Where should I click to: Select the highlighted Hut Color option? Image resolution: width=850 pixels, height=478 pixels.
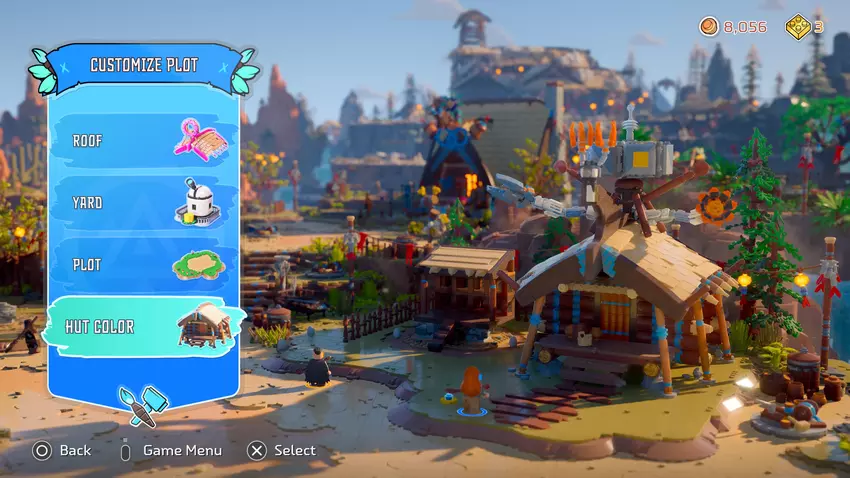tap(143, 327)
